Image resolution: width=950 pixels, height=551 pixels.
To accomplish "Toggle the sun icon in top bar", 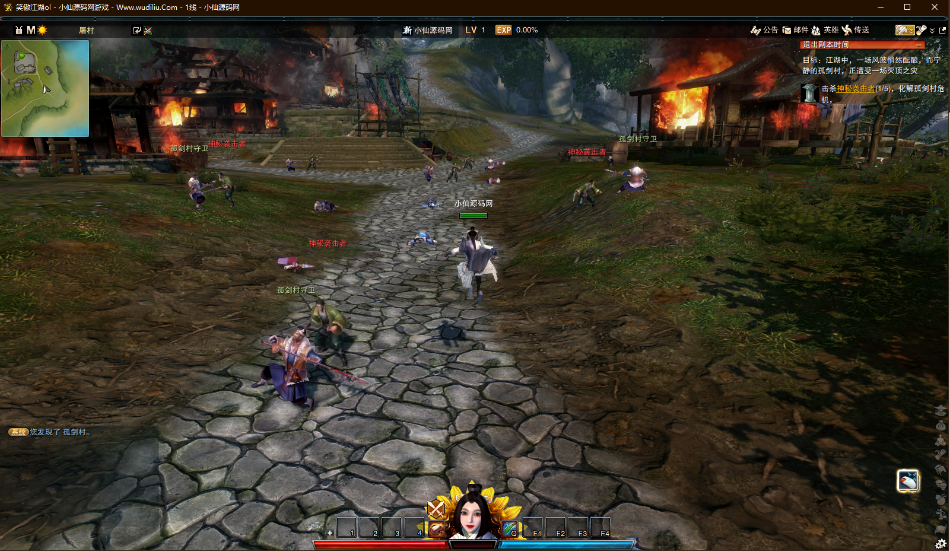I will pyautogui.click(x=42, y=30).
